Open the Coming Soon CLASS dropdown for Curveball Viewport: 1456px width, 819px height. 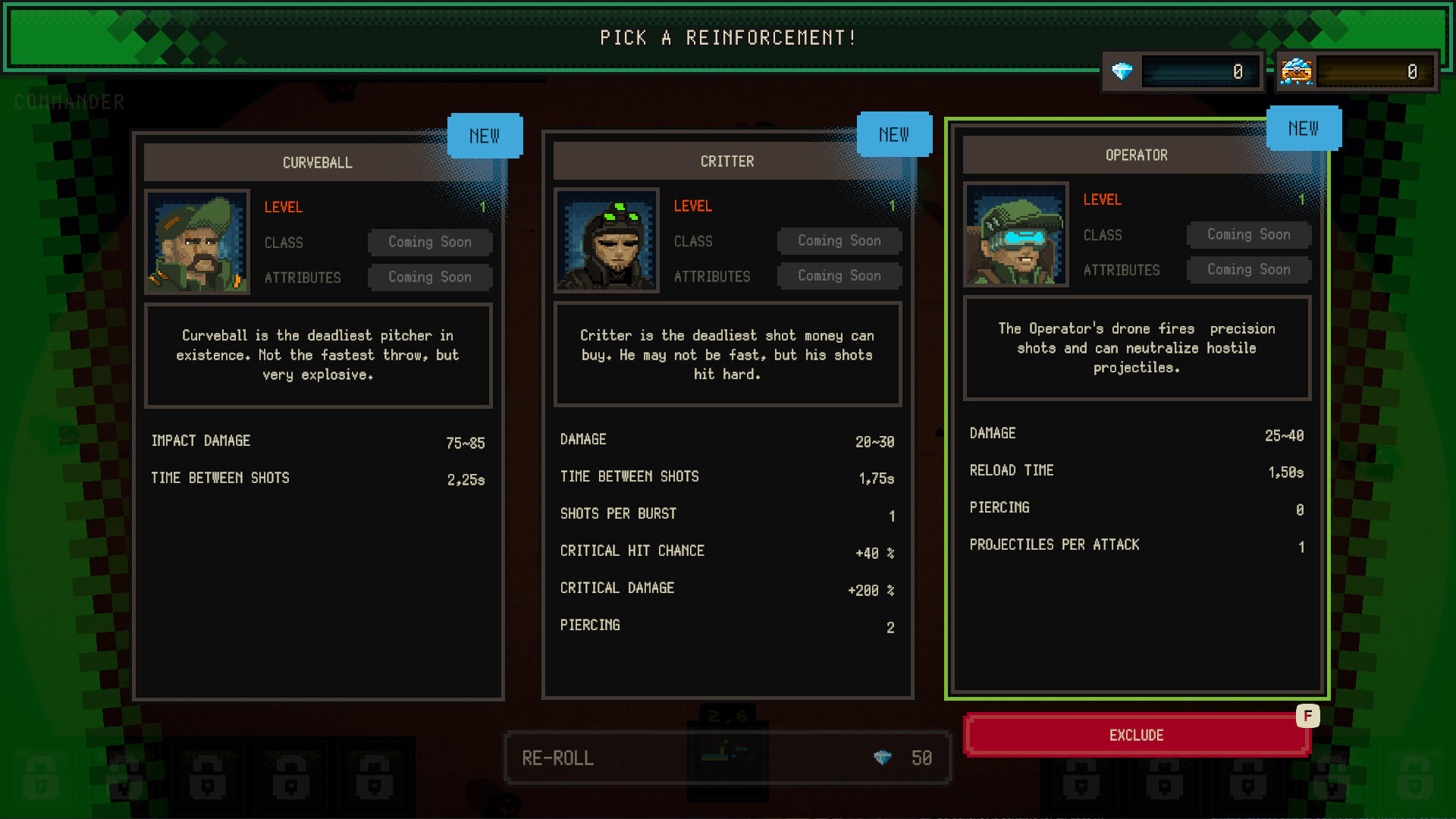coord(430,242)
